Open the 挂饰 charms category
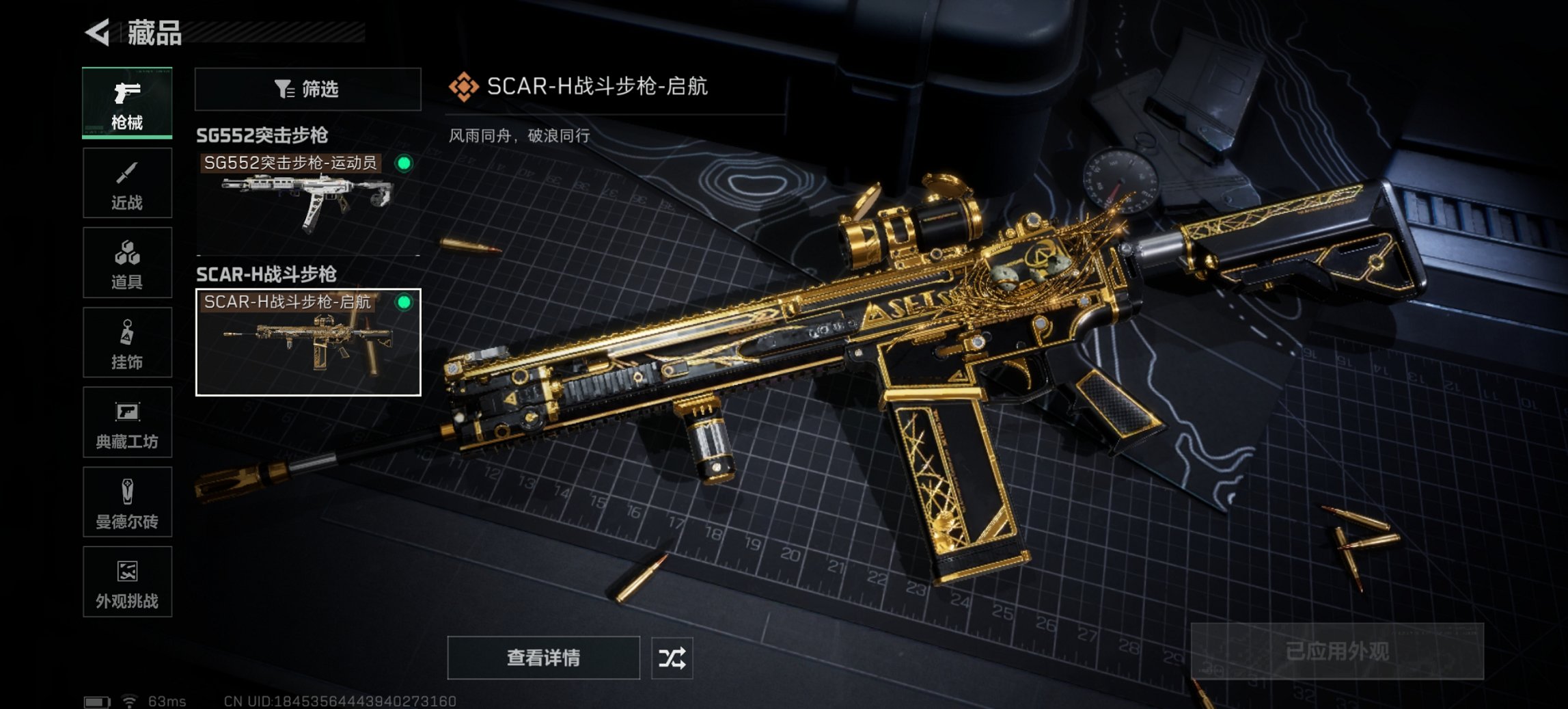The image size is (1568, 709). pyautogui.click(x=127, y=342)
